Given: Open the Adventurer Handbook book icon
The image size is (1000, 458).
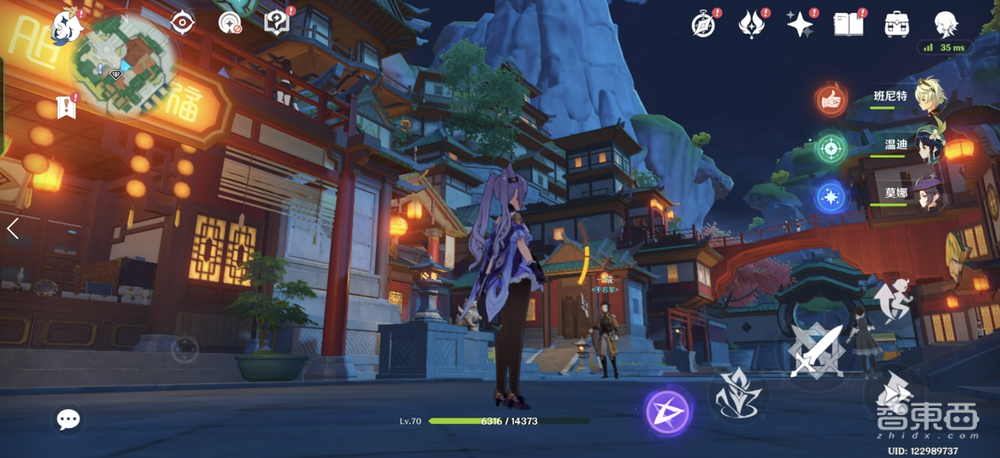Looking at the screenshot, I should pyautogui.click(x=849, y=23).
